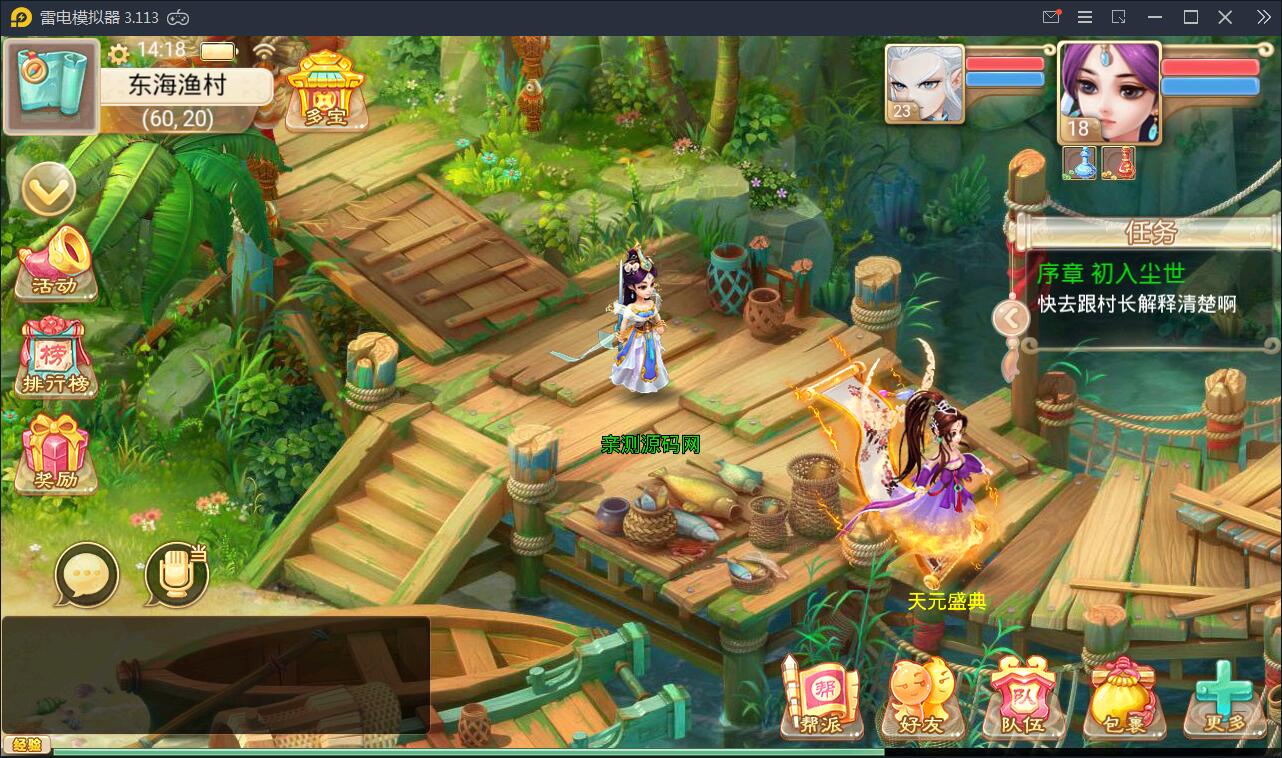Viewport: 1282px width, 758px height.
Task: Open the chat bubble button
Action: point(87,575)
